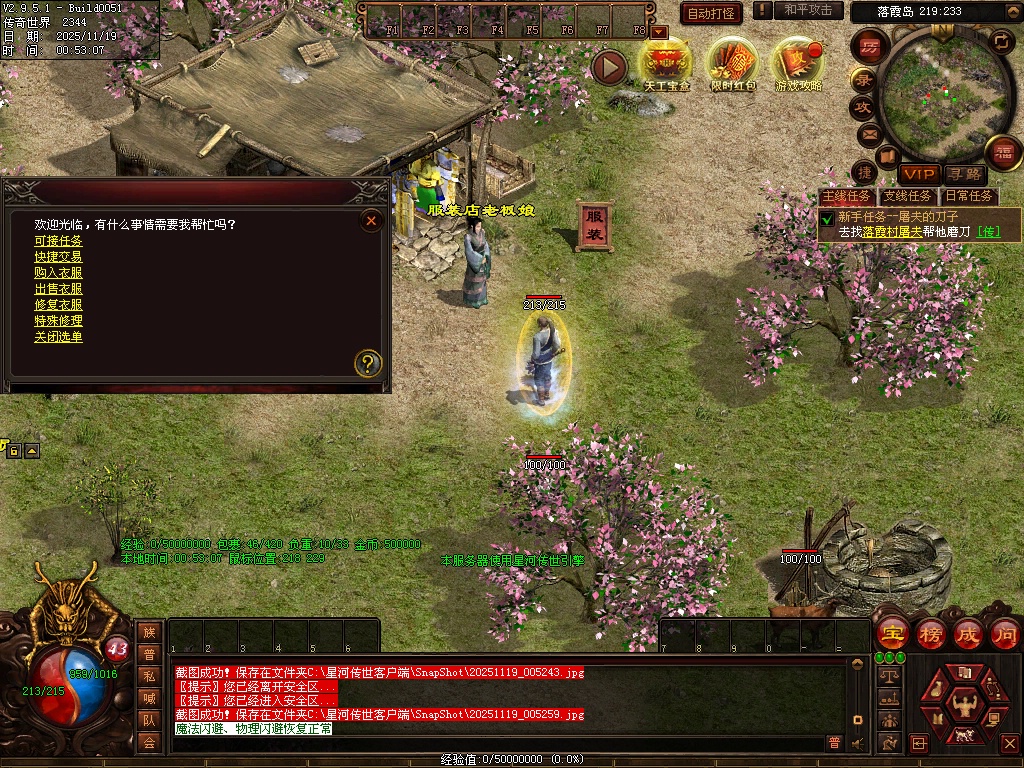Image resolution: width=1024 pixels, height=768 pixels.
Task: Toggle the 自动打怪 auto-fight button
Action: tap(711, 13)
